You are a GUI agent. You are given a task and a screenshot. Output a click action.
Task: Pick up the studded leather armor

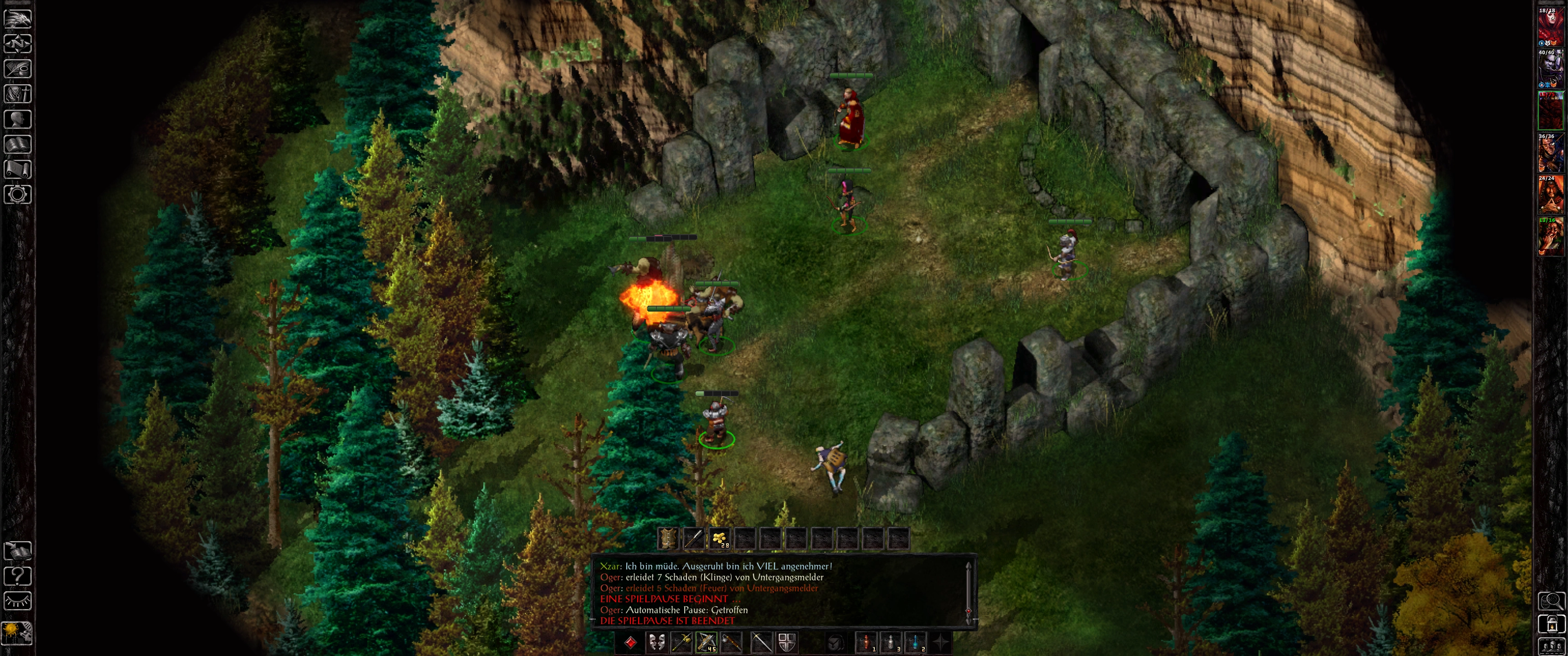click(668, 538)
